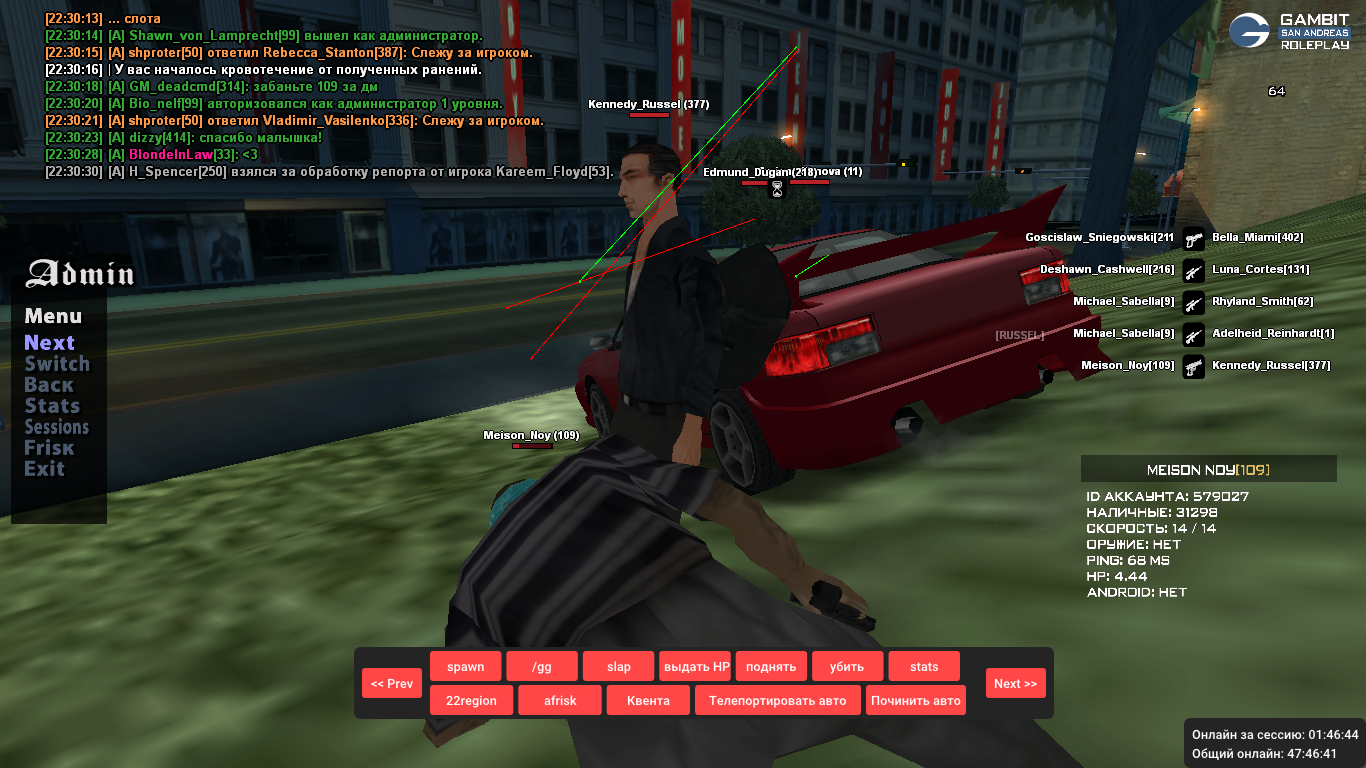Open Stats from the Admin menu
Screen dimensions: 1366x768
click(52, 406)
